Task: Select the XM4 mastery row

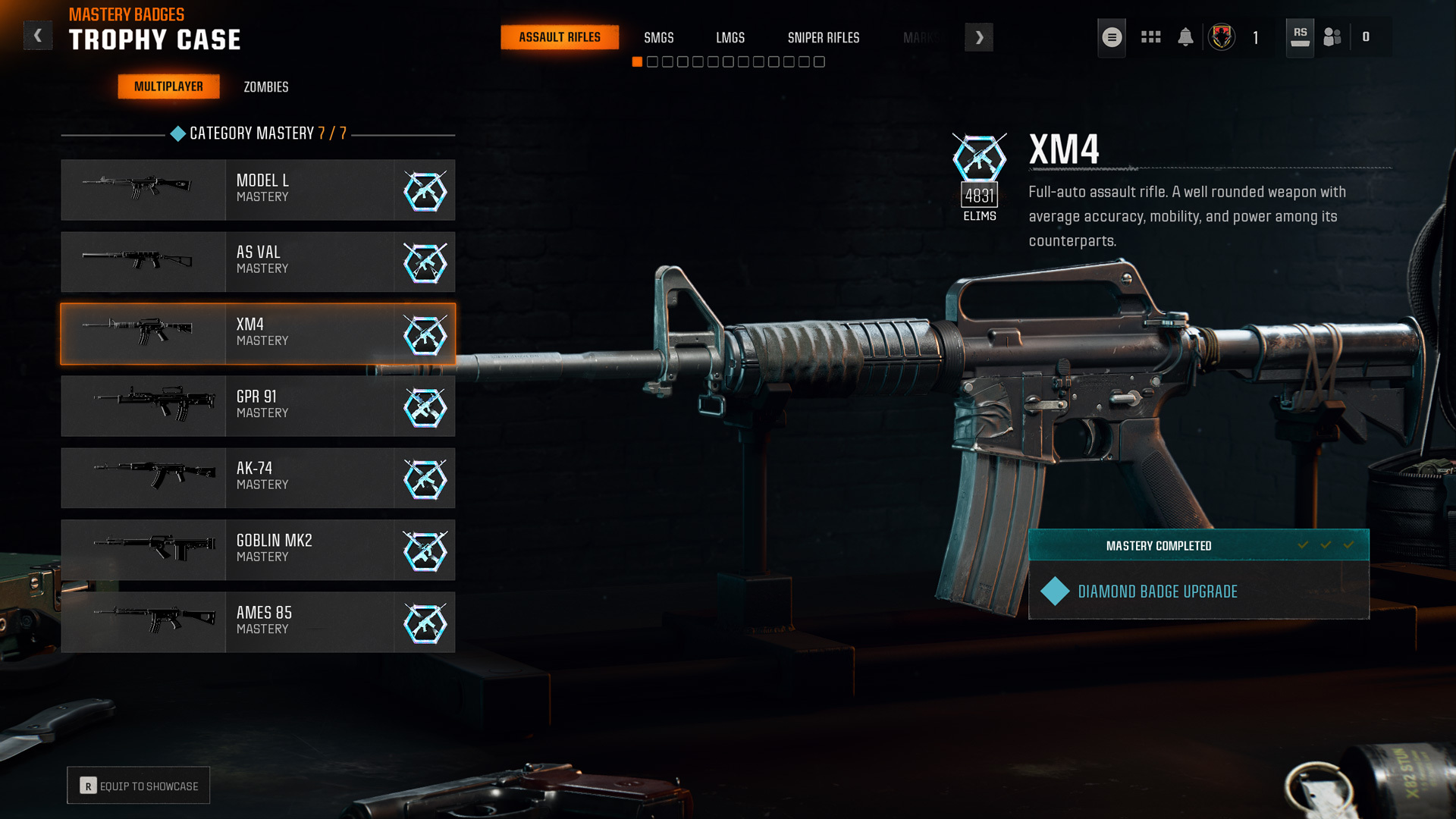Action: click(258, 334)
